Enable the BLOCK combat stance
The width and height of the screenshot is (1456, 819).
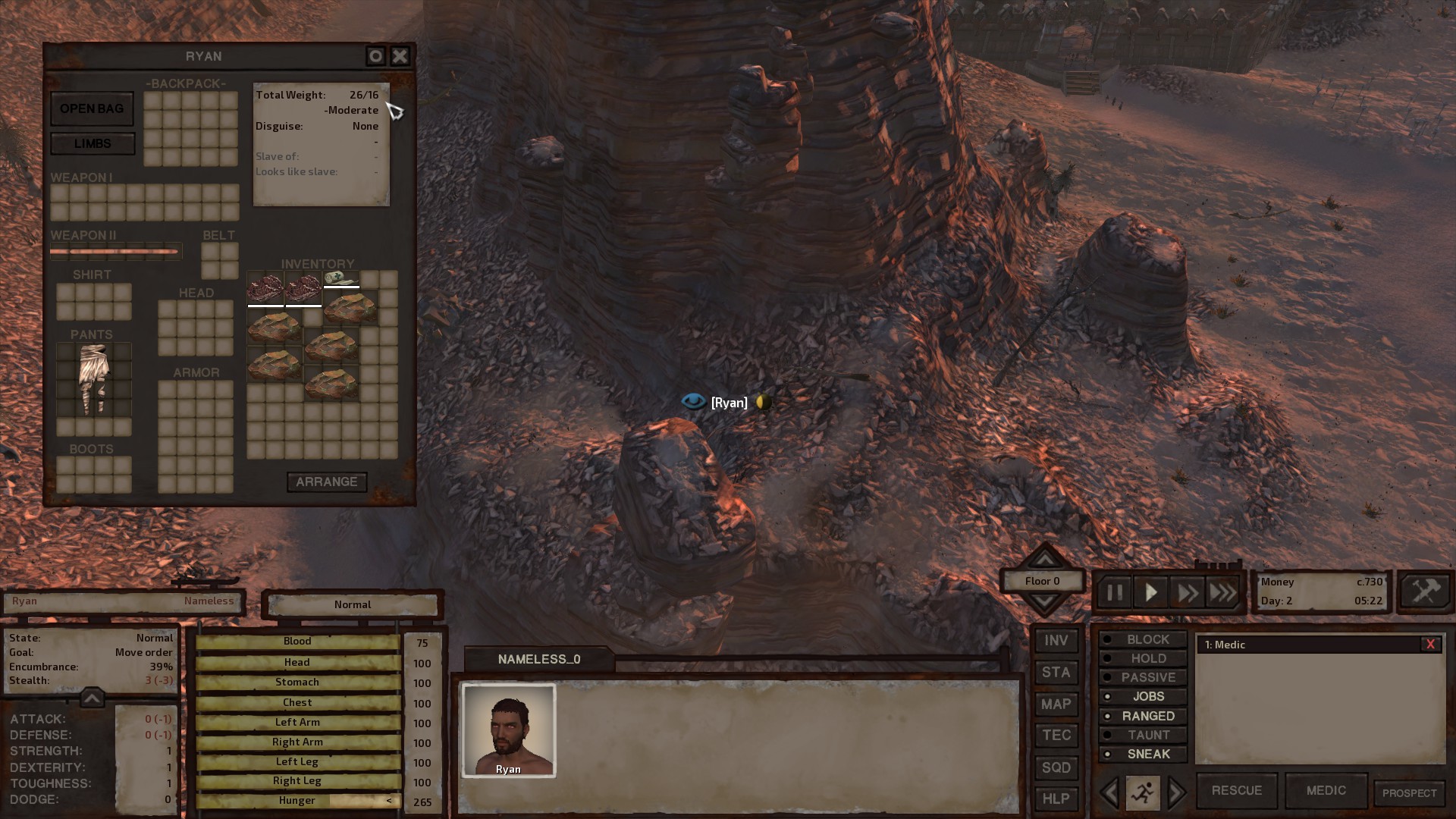point(1144,639)
